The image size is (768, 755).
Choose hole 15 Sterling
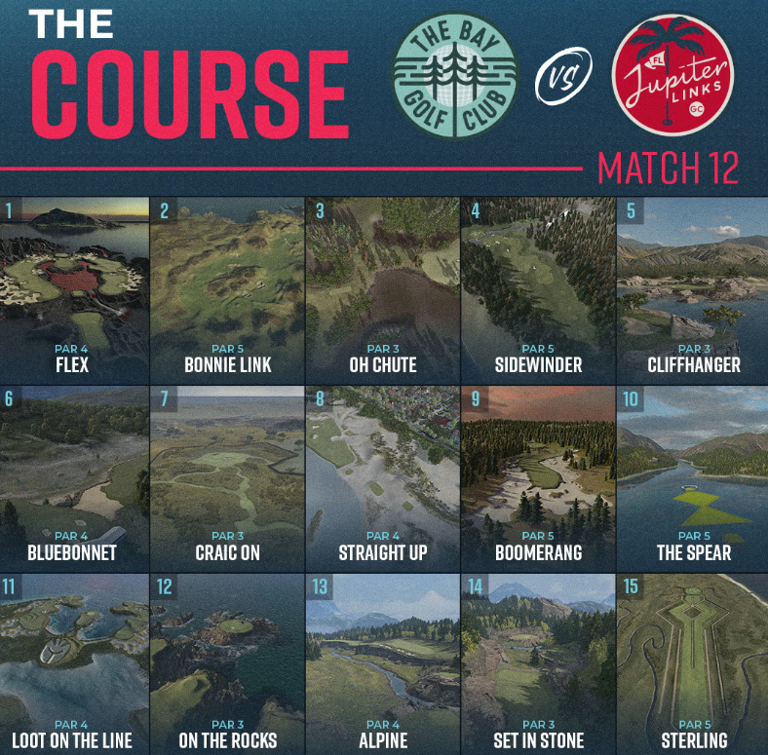pos(693,664)
